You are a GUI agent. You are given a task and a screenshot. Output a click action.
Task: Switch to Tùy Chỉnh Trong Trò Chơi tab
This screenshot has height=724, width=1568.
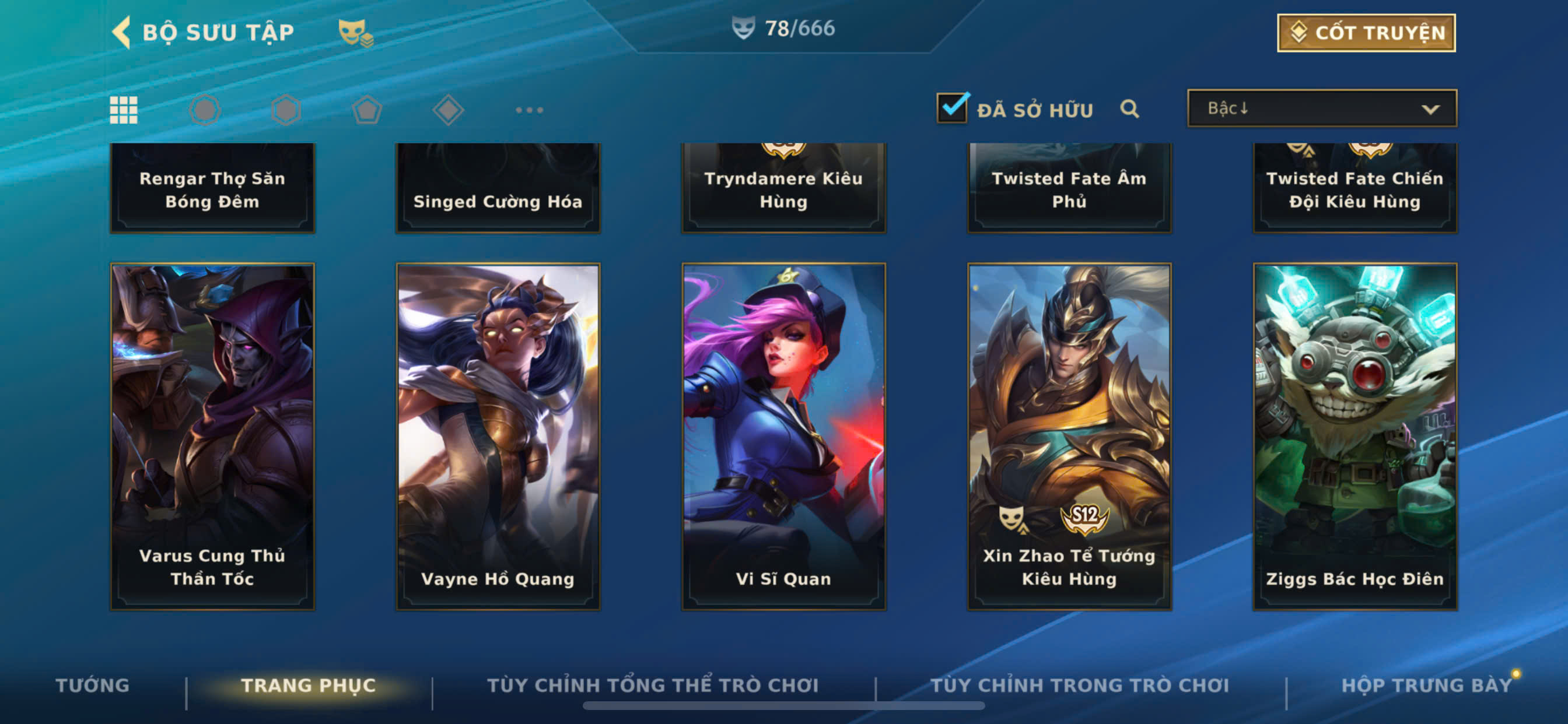click(1080, 685)
